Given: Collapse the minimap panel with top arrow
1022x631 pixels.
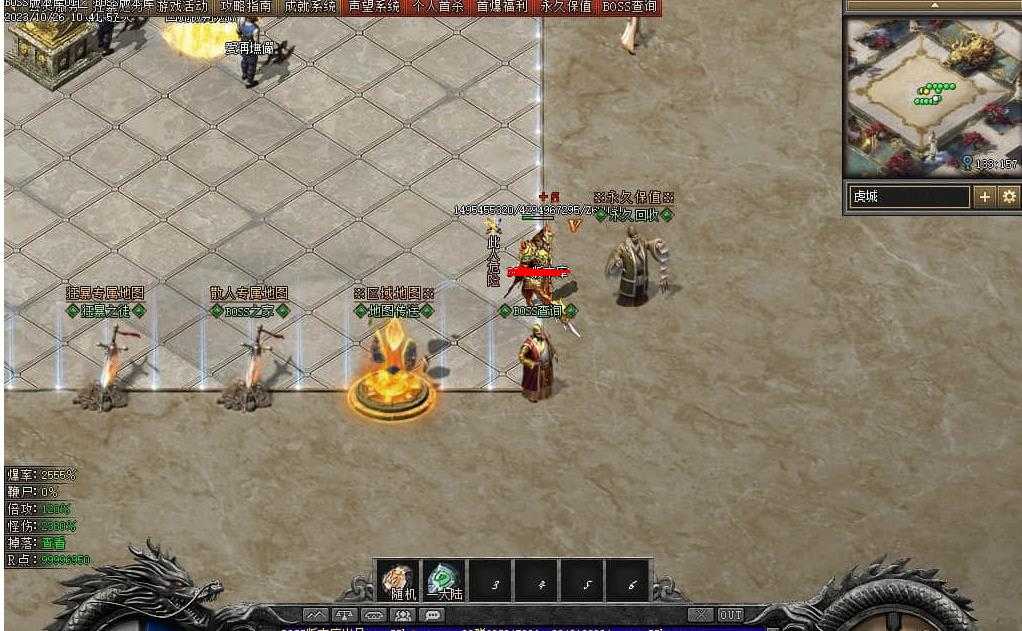Looking at the screenshot, I should [x=933, y=6].
